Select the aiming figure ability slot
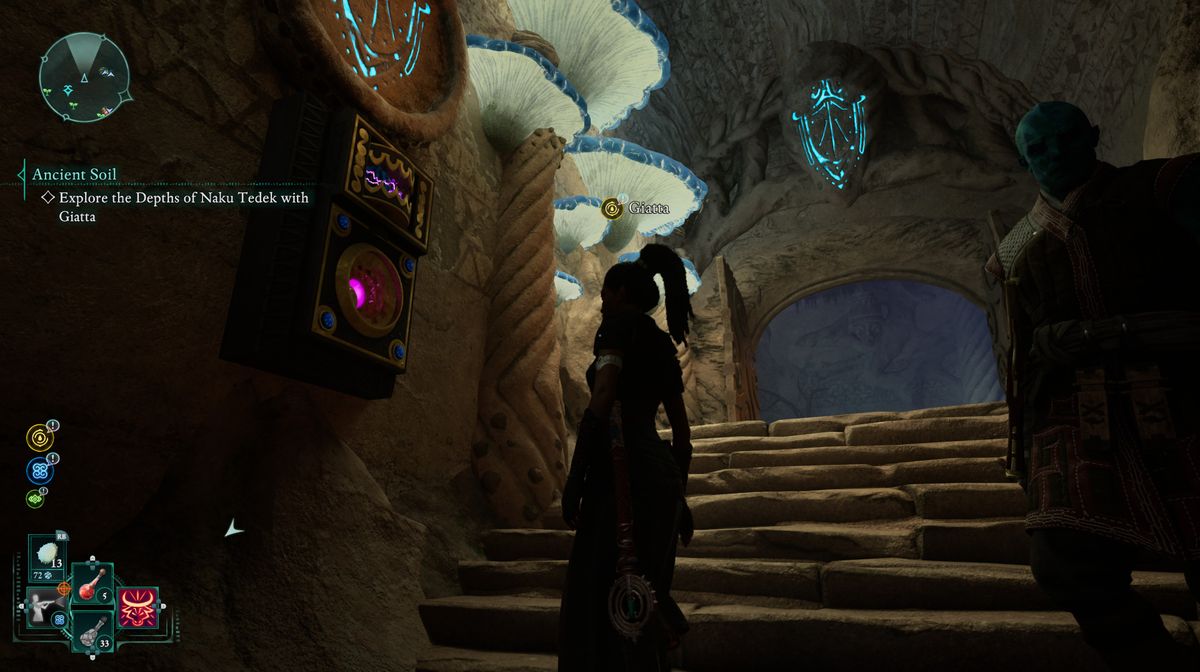 (x=45, y=607)
